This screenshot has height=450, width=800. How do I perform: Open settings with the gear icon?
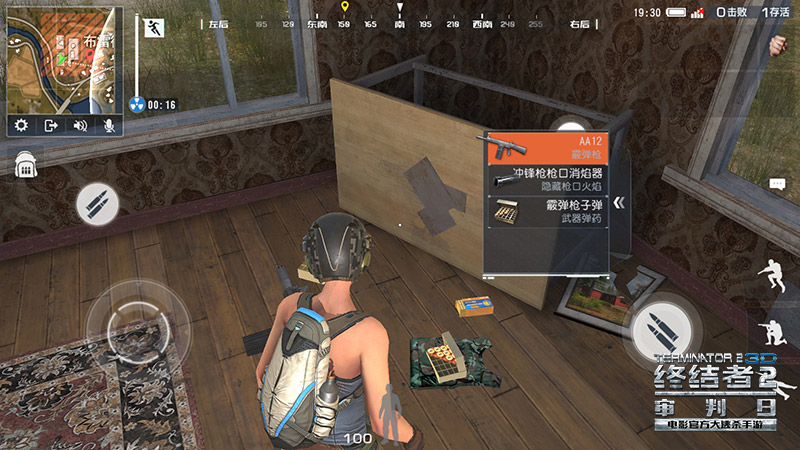click(22, 125)
